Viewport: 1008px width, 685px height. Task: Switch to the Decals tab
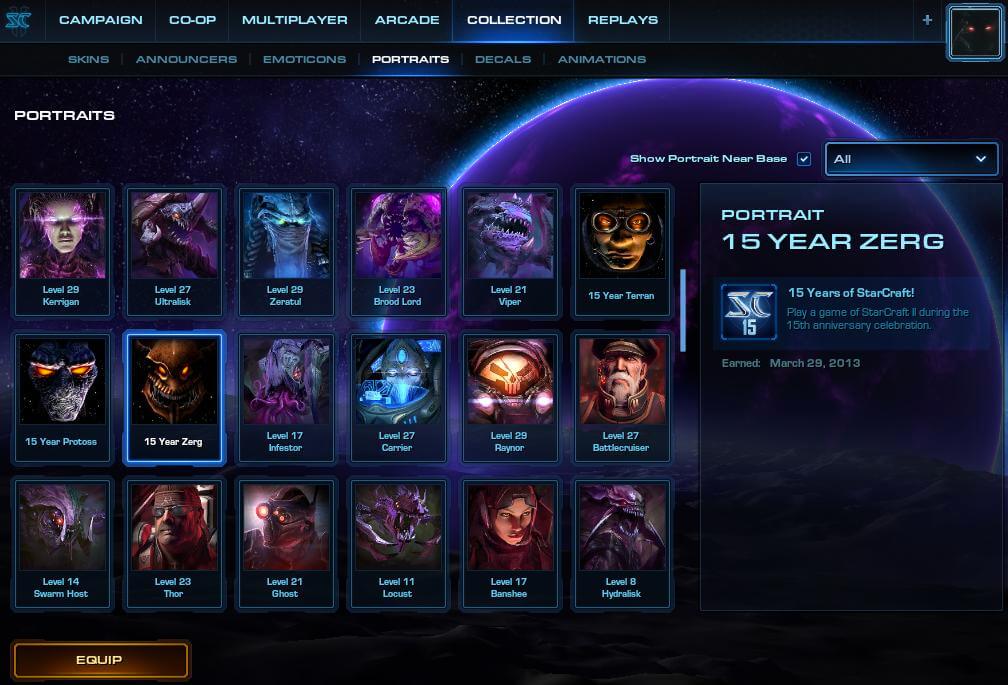point(503,59)
